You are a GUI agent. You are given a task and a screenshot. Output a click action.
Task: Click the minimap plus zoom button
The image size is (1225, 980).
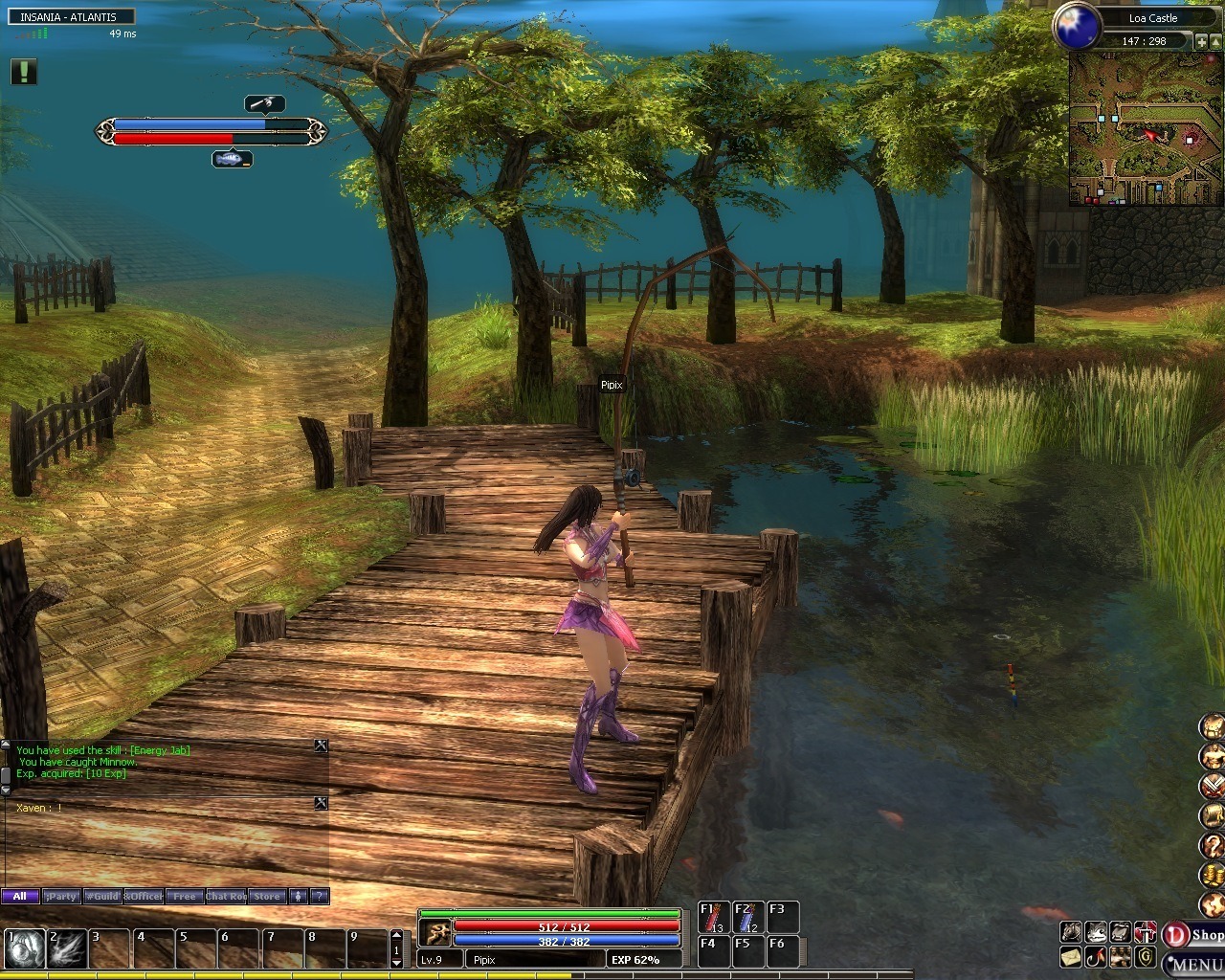coord(1202,41)
